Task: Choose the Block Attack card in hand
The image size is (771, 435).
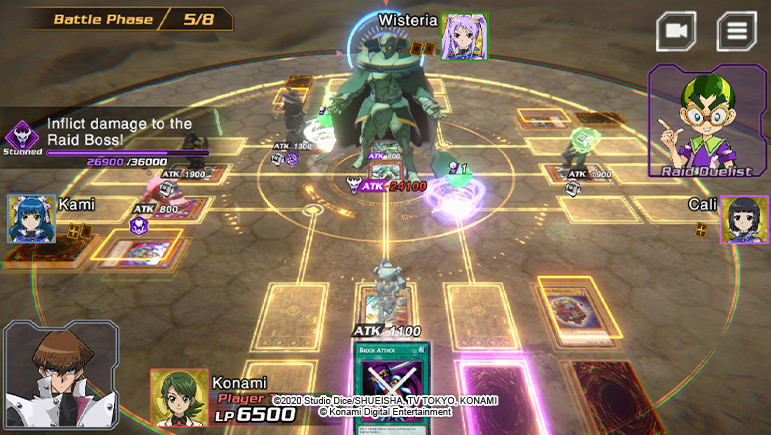Action: tap(389, 388)
